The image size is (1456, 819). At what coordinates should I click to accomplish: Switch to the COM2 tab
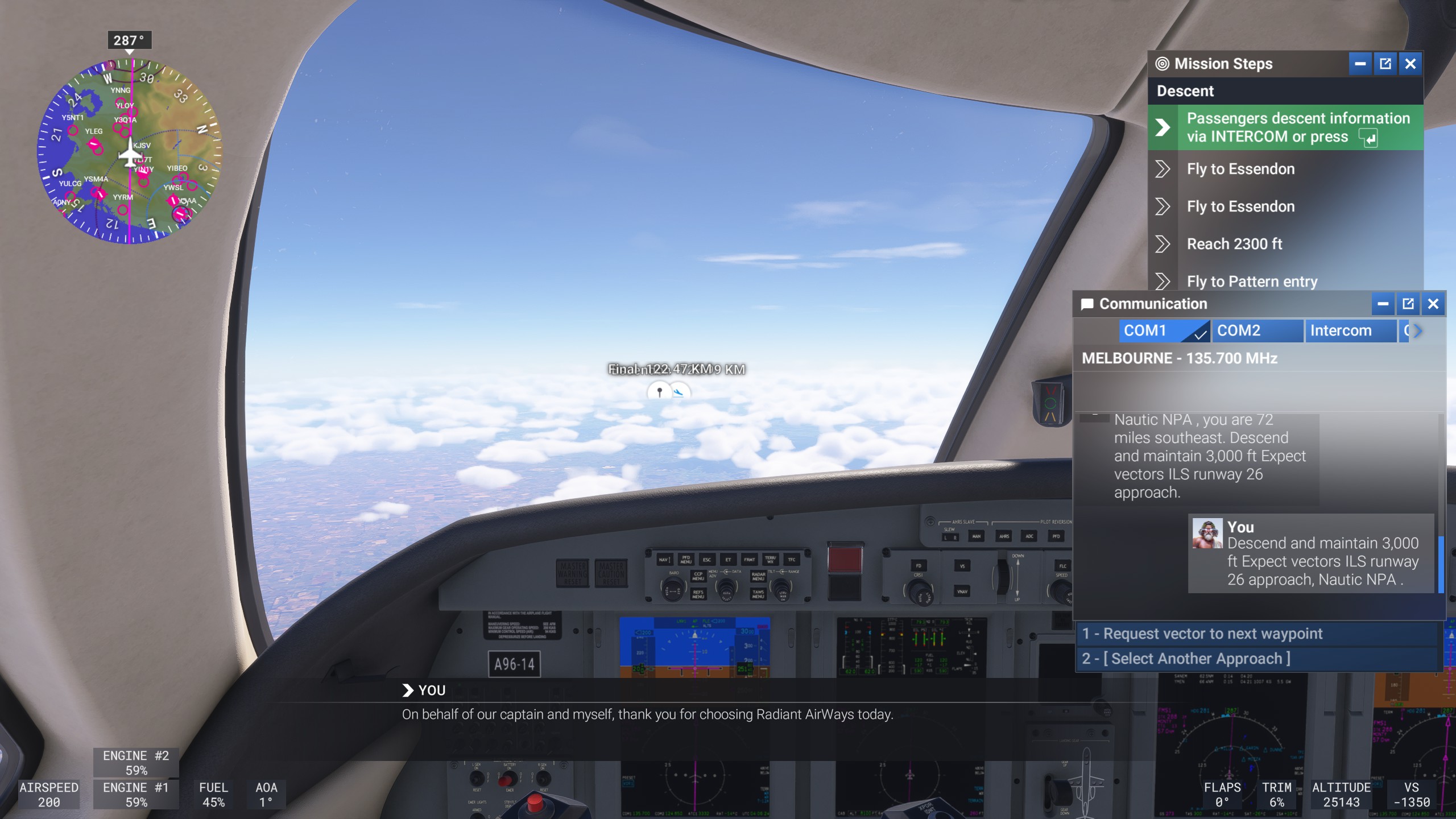coord(1259,330)
